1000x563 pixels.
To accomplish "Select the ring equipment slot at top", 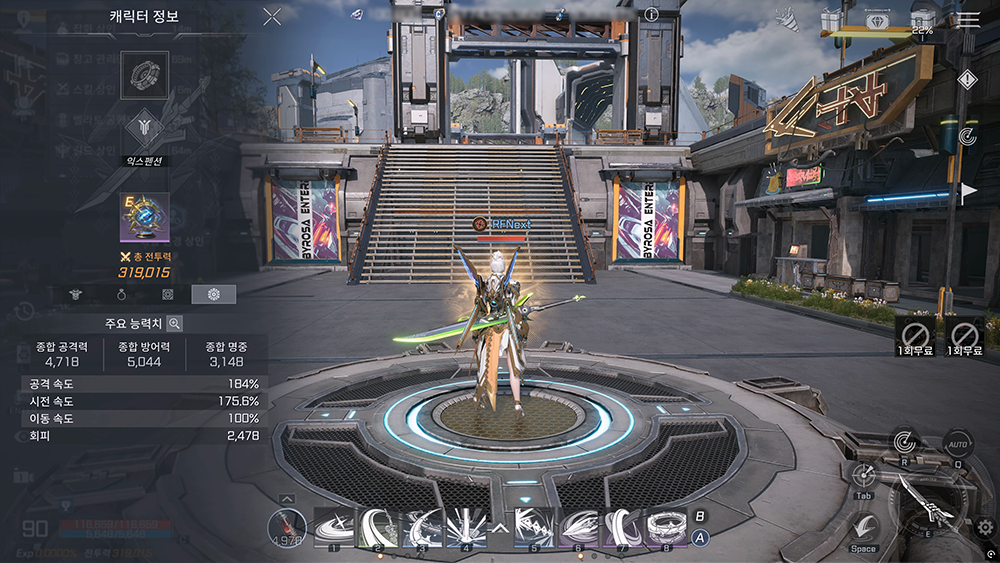I will [144, 73].
